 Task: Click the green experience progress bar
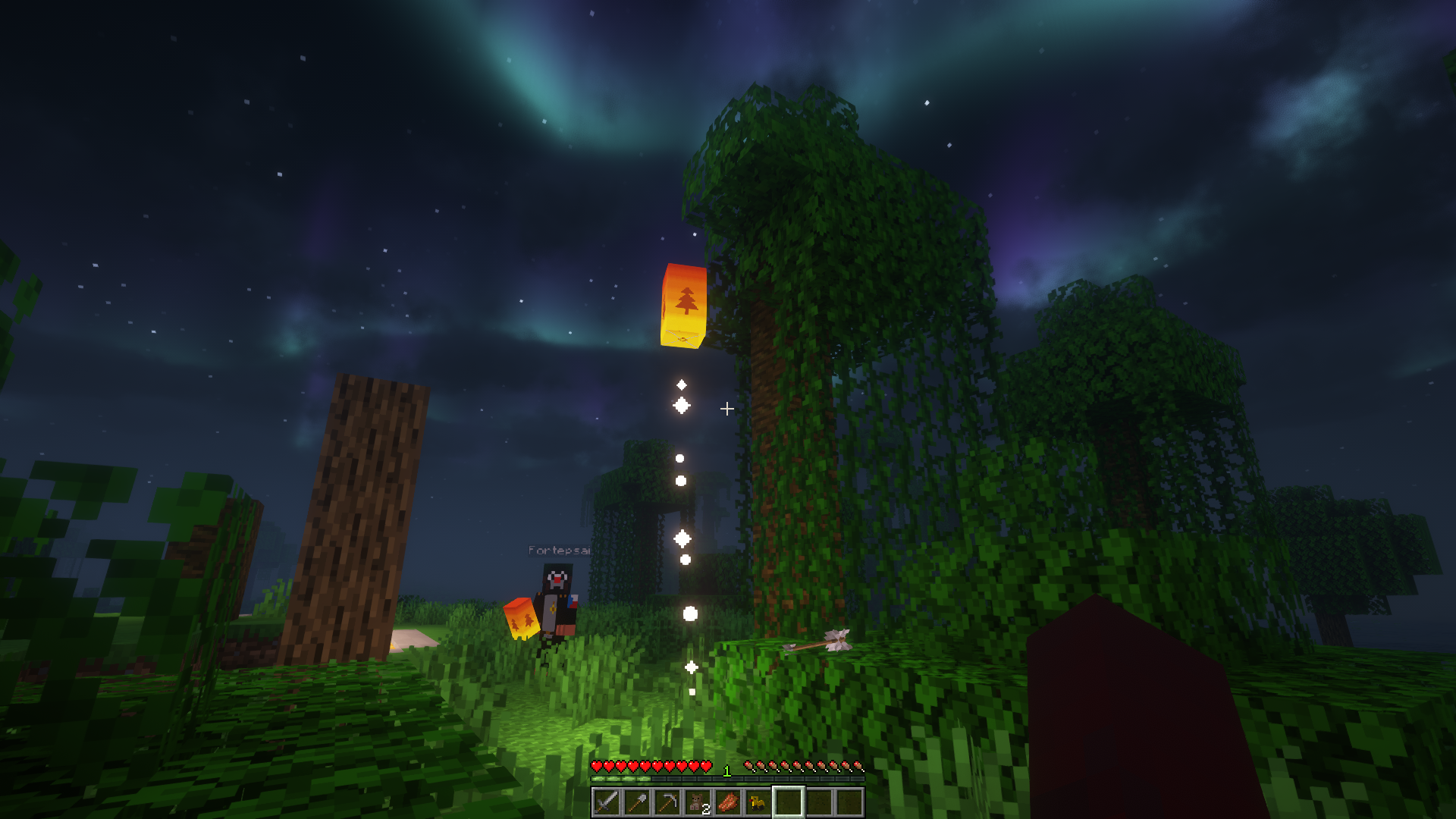point(620,779)
